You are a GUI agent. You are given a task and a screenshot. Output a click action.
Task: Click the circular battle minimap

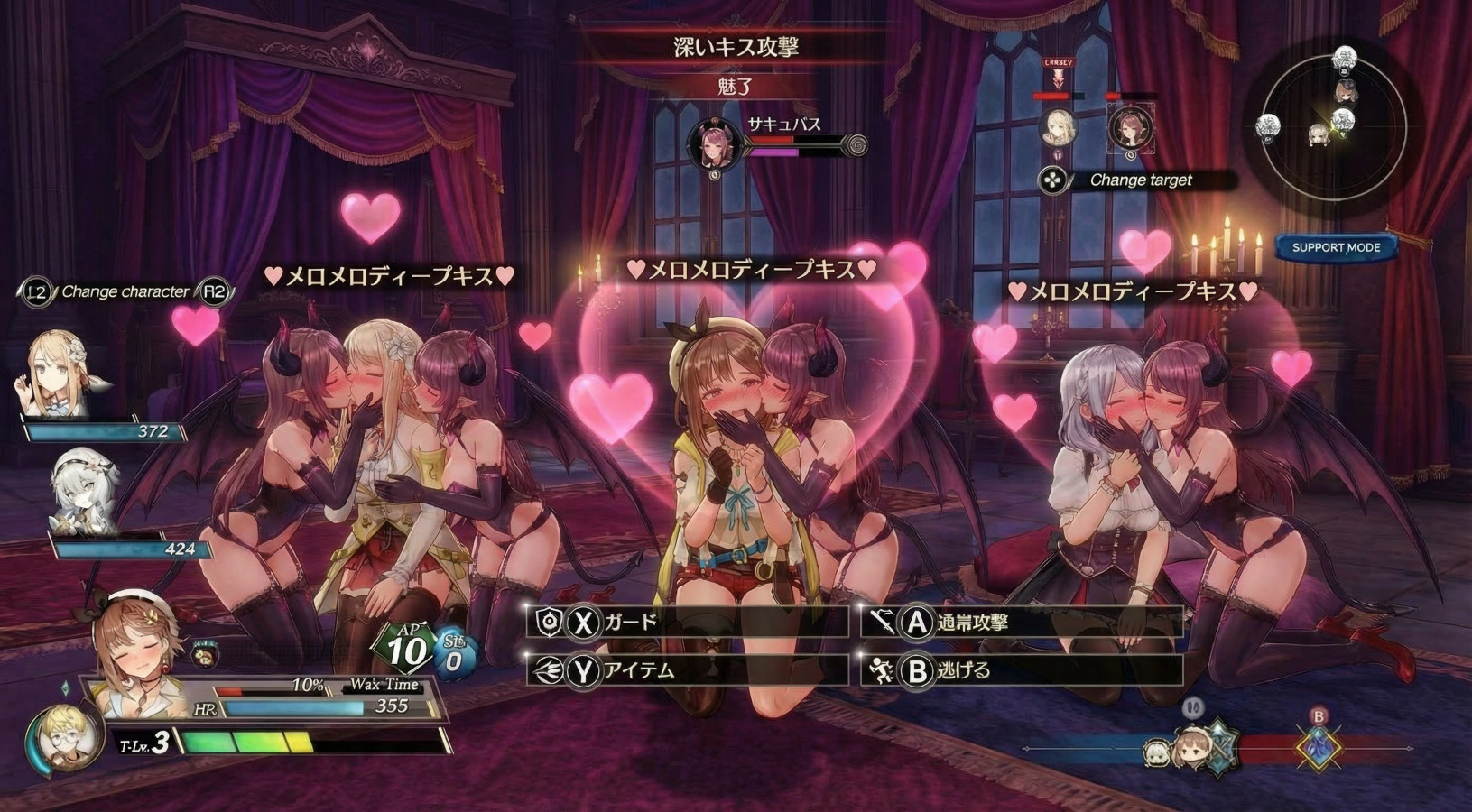pyautogui.click(x=1334, y=125)
